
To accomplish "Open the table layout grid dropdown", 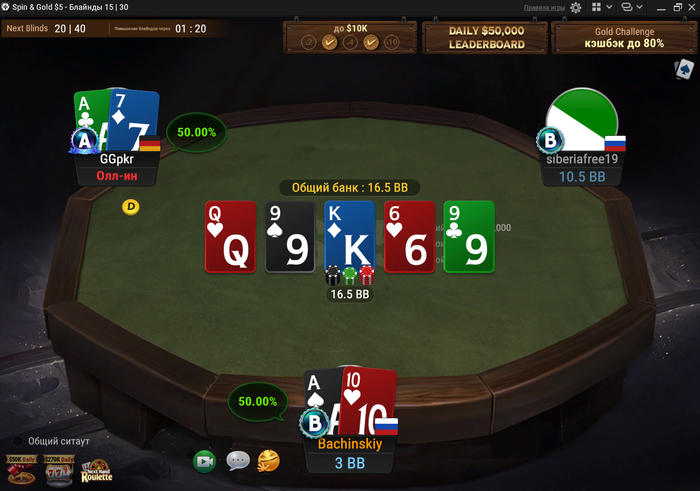I will pos(600,7).
